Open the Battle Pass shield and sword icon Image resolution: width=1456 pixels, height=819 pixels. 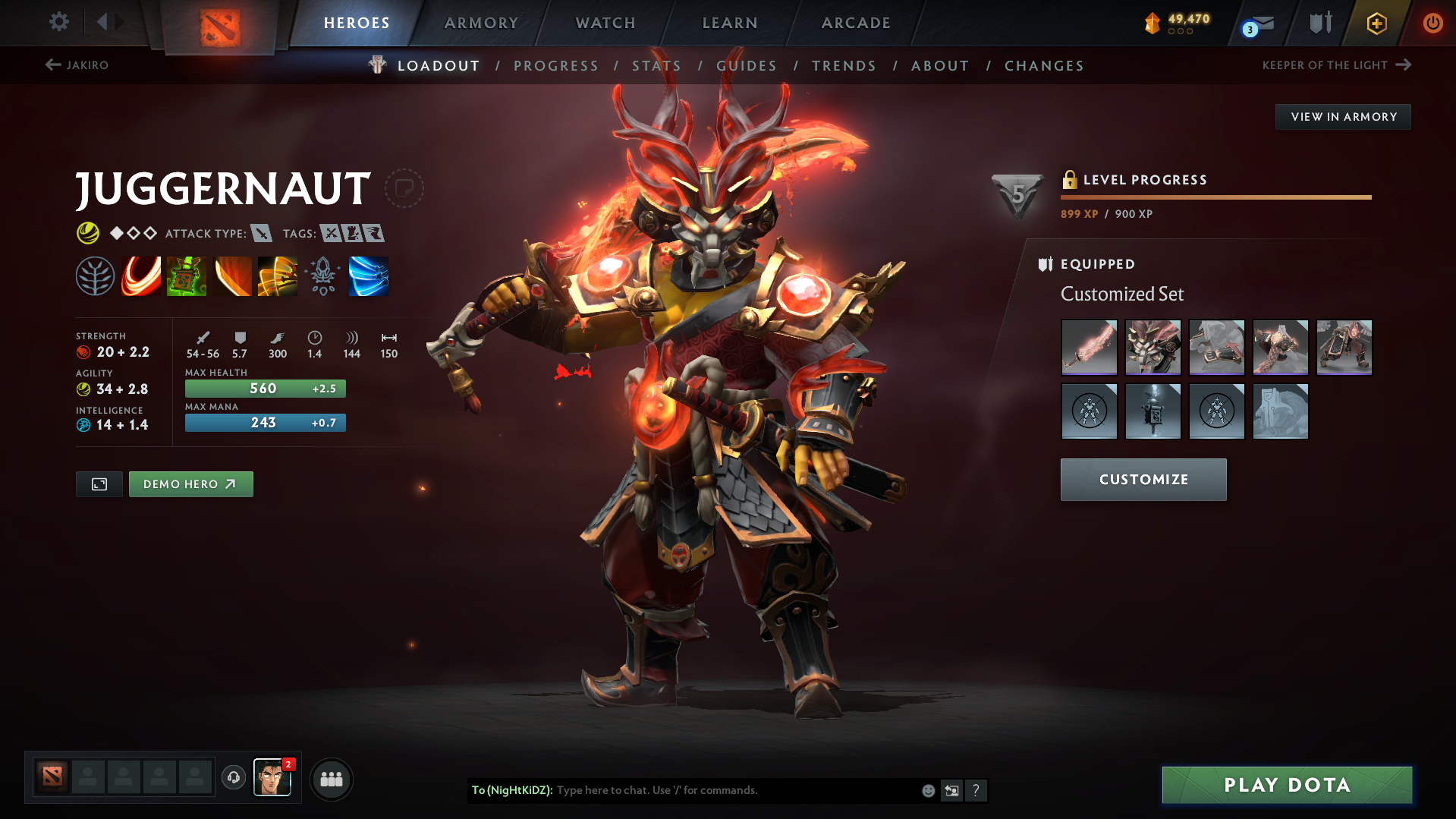coord(1319,23)
